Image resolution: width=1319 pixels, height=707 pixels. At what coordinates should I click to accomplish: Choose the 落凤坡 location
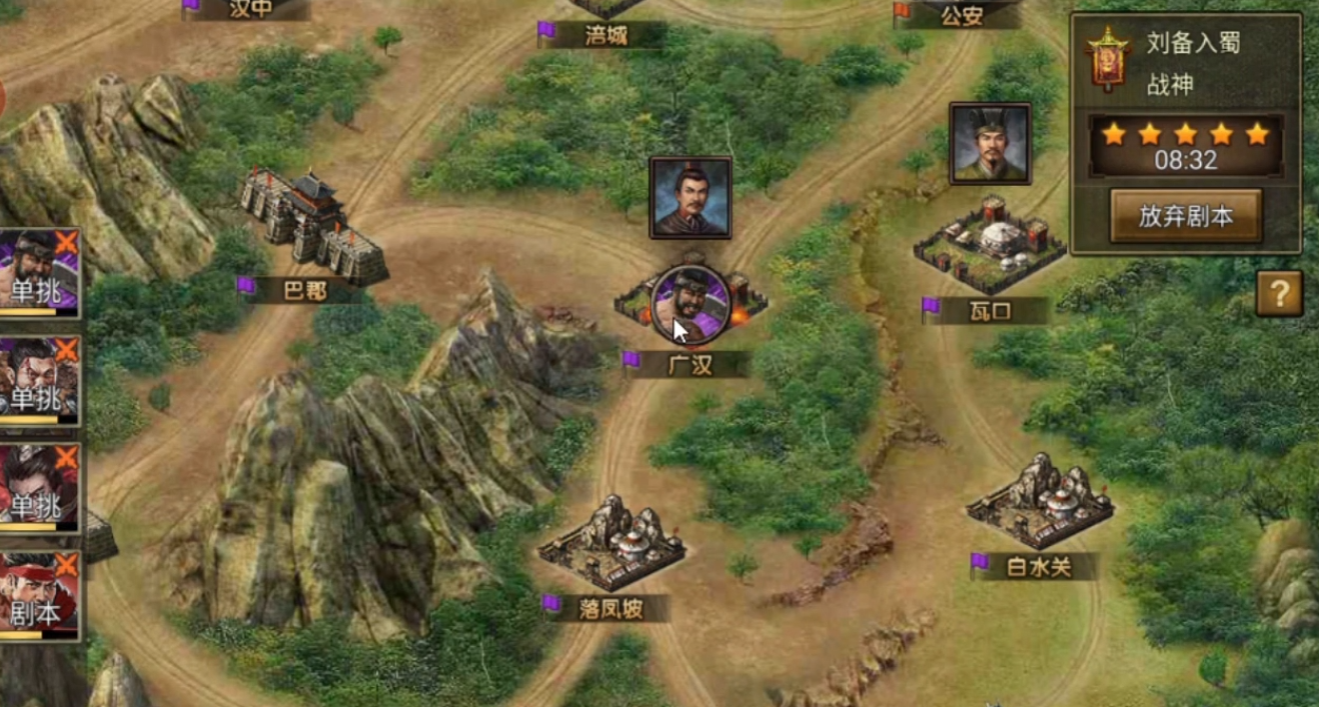tap(611, 545)
